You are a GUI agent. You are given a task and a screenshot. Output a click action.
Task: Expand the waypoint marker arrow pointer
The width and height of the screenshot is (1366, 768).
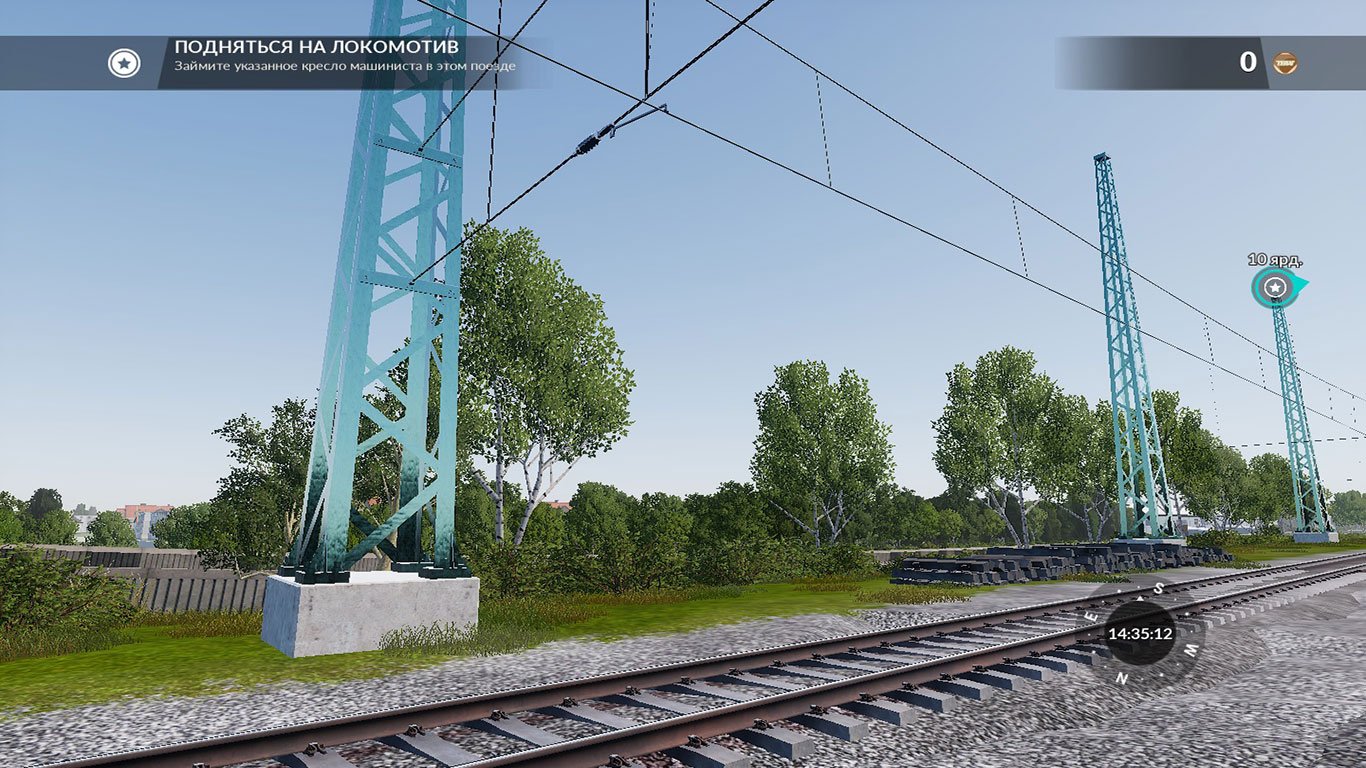pos(1300,284)
